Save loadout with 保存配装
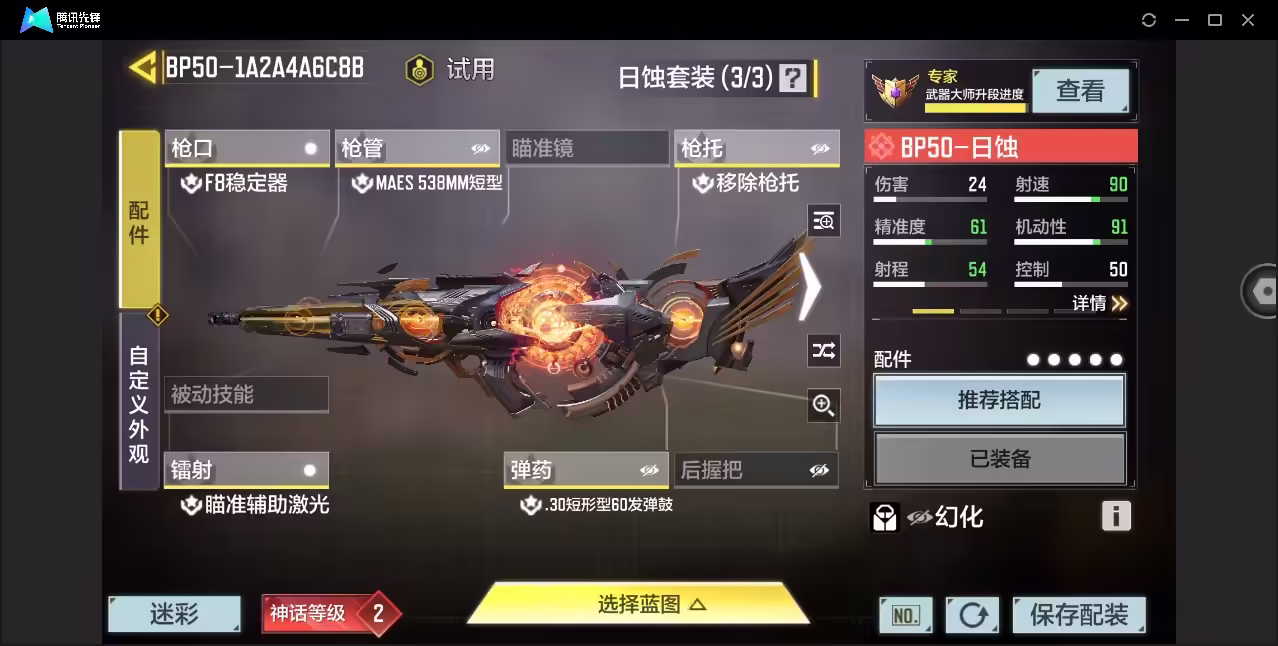Image resolution: width=1278 pixels, height=646 pixels. [x=1078, y=615]
